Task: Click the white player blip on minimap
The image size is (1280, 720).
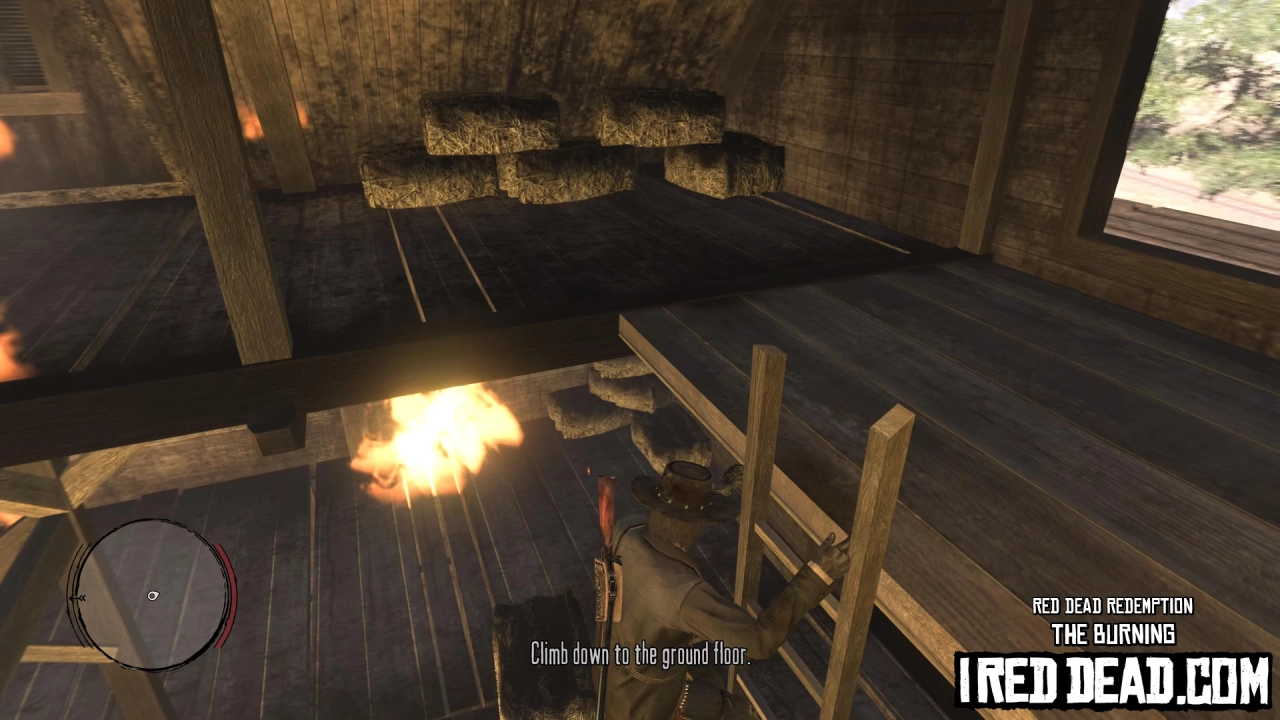Action: click(152, 595)
